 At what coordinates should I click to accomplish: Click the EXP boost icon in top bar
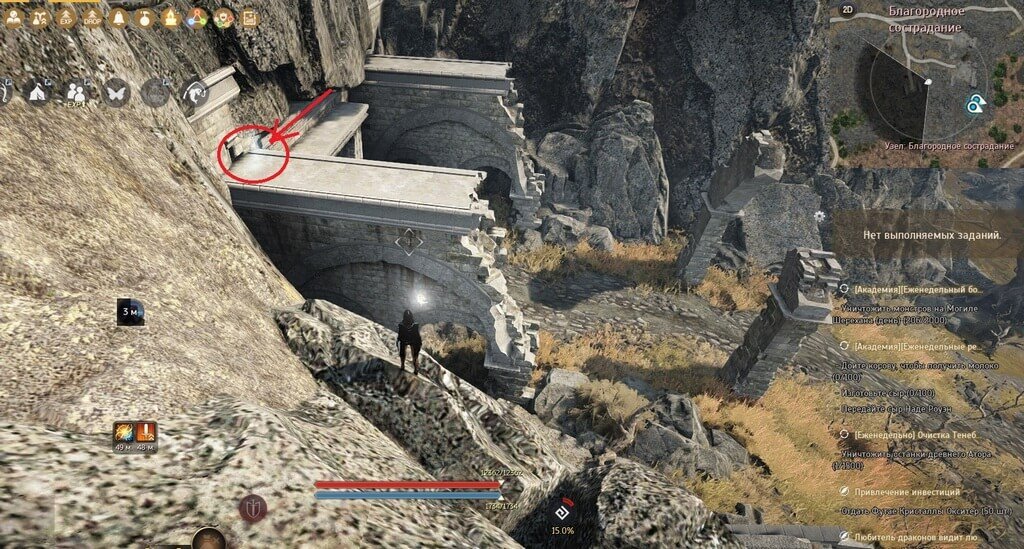(x=68, y=18)
